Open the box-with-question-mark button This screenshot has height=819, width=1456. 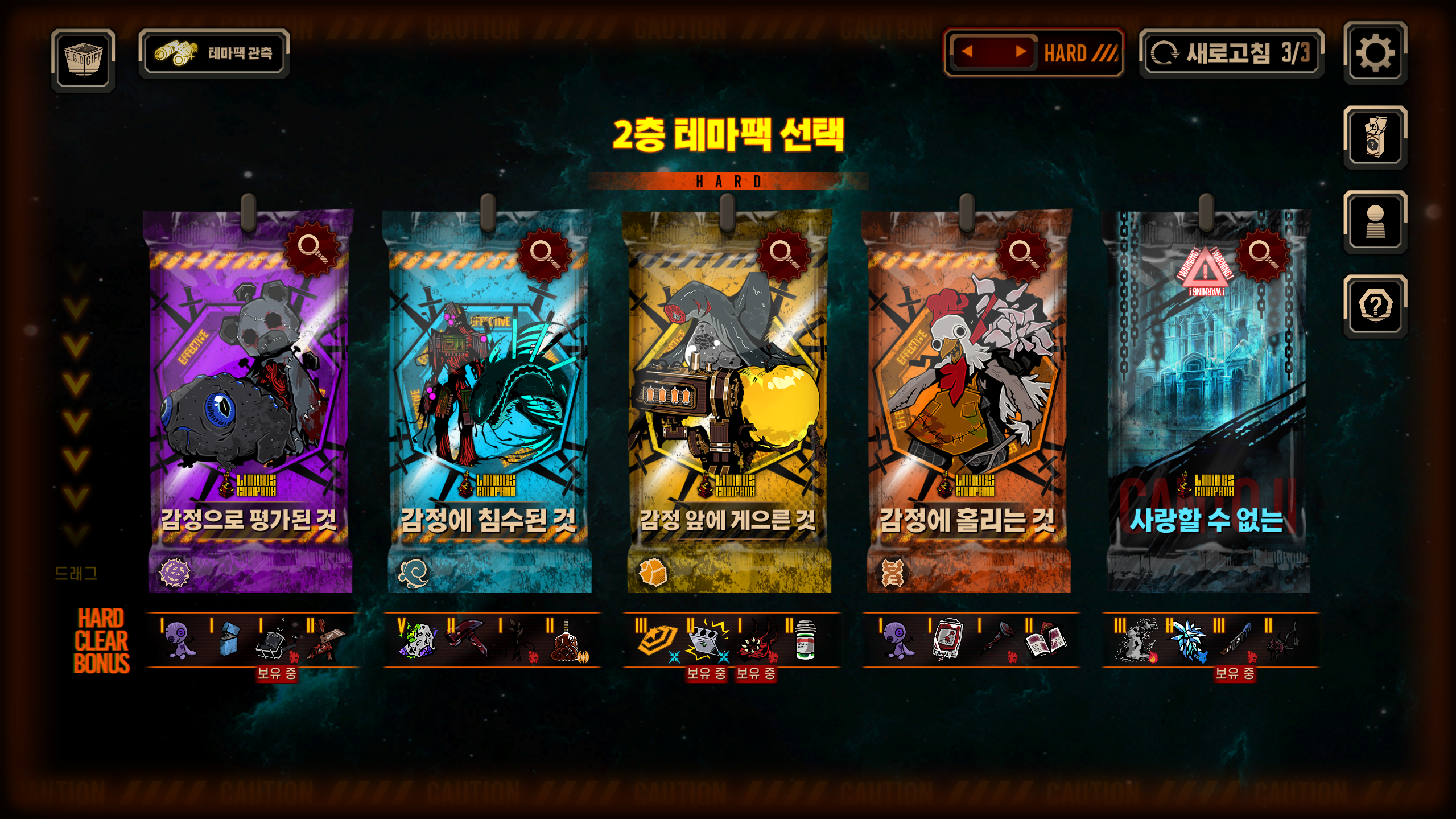coord(1375,138)
